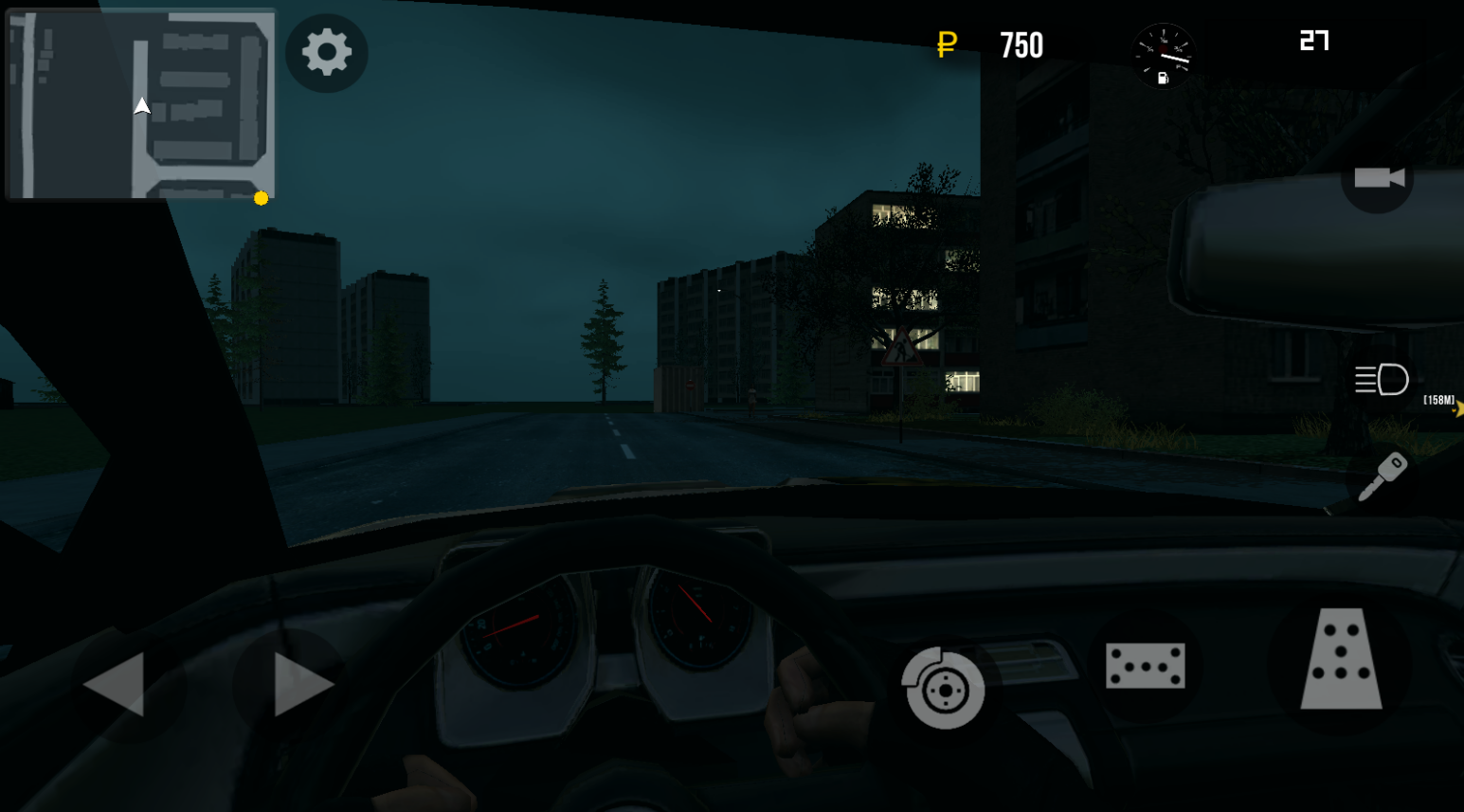Screen dimensions: 1464x812
Task: Tap the yellow waypoint dot on minimap
Action: pyautogui.click(x=261, y=198)
